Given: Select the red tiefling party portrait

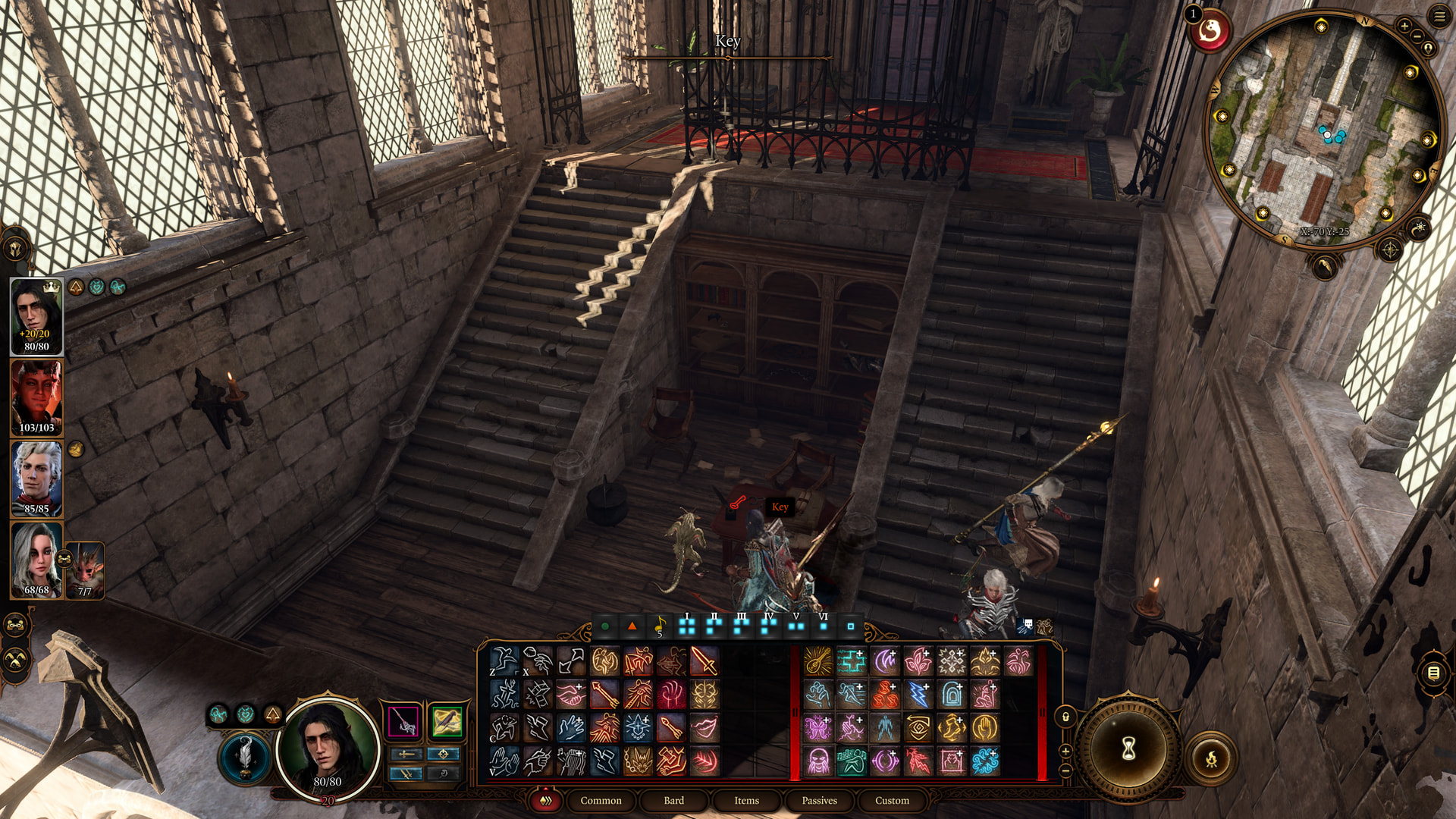Looking at the screenshot, I should 36,397.
